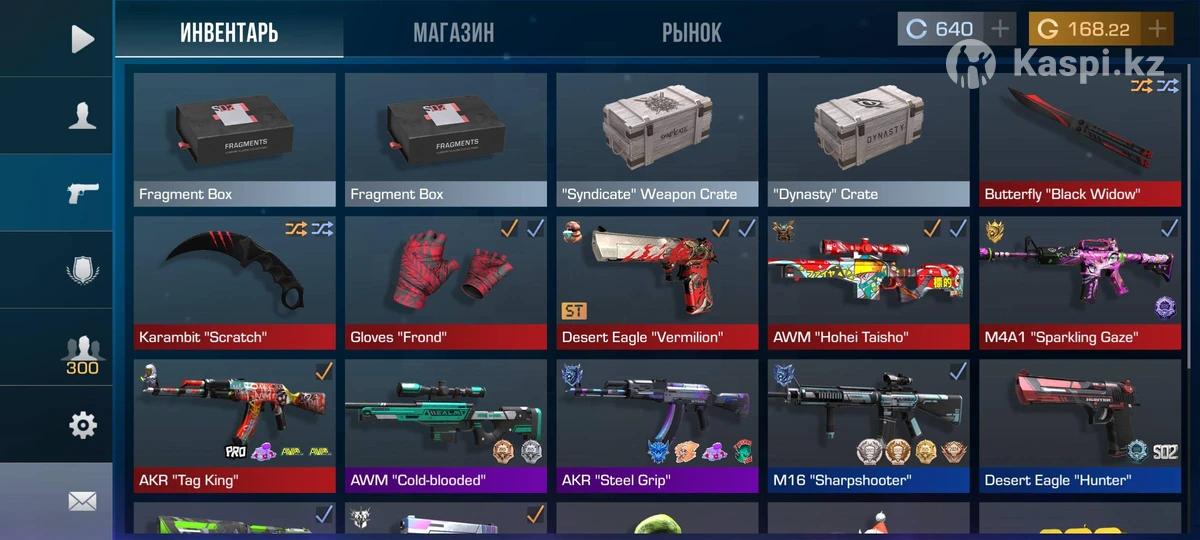Add gold currency with plus button
This screenshot has width=1200, height=540.
point(1157,29)
